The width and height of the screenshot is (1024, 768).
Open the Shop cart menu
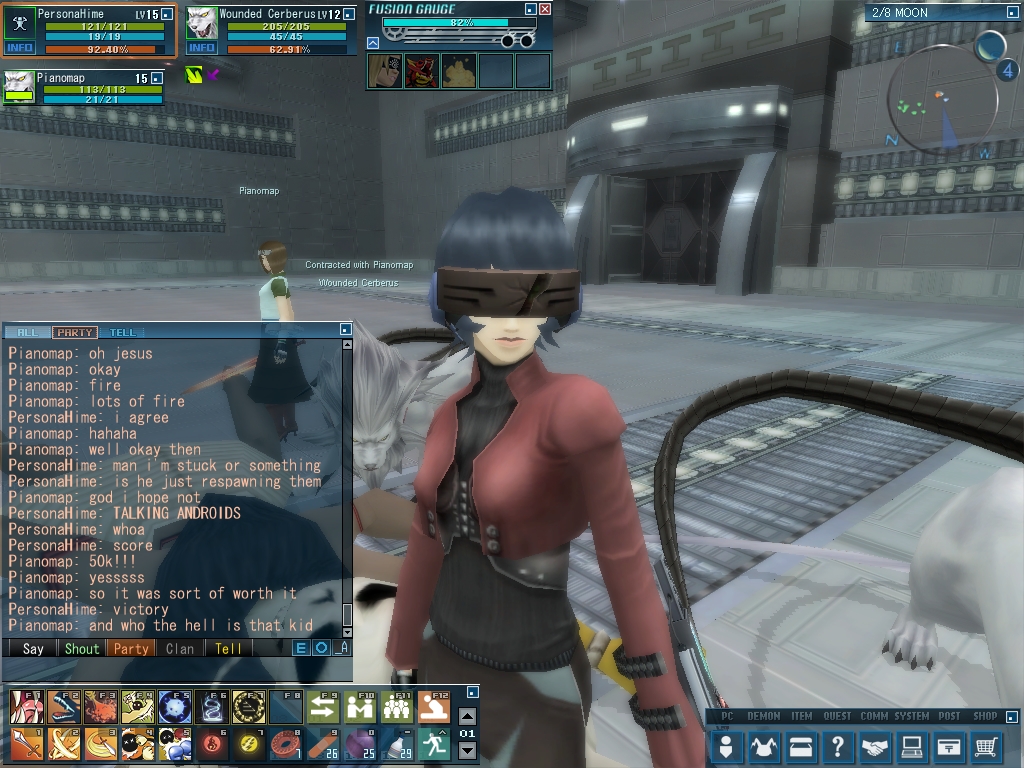point(986,746)
